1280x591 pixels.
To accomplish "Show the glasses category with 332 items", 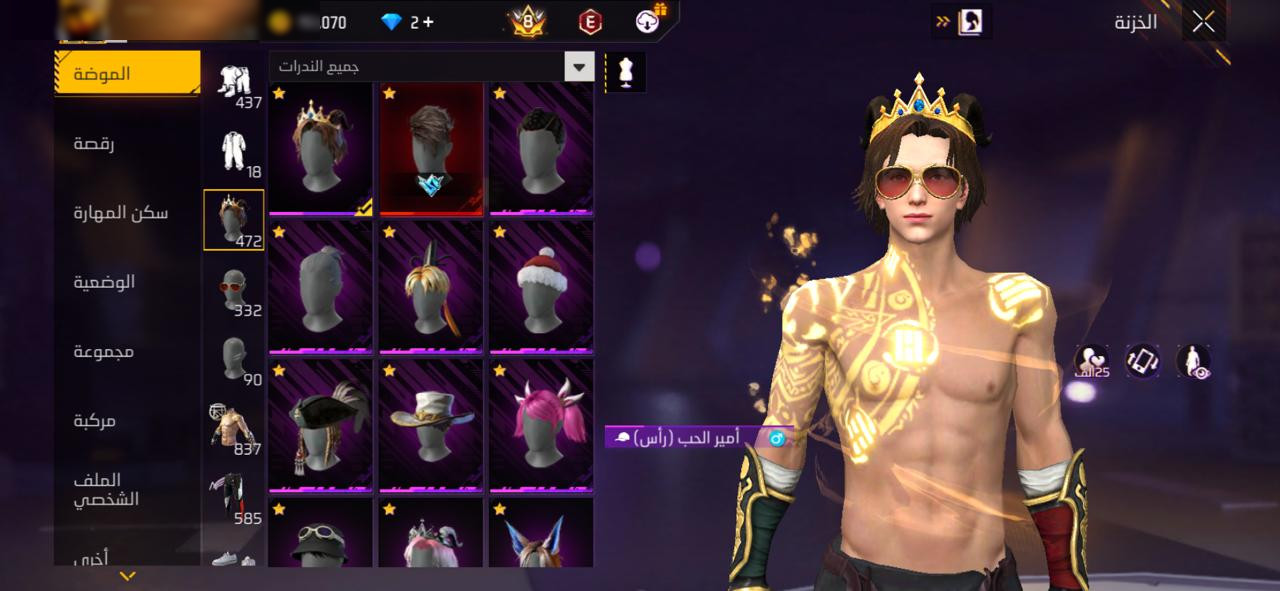I will tap(234, 292).
